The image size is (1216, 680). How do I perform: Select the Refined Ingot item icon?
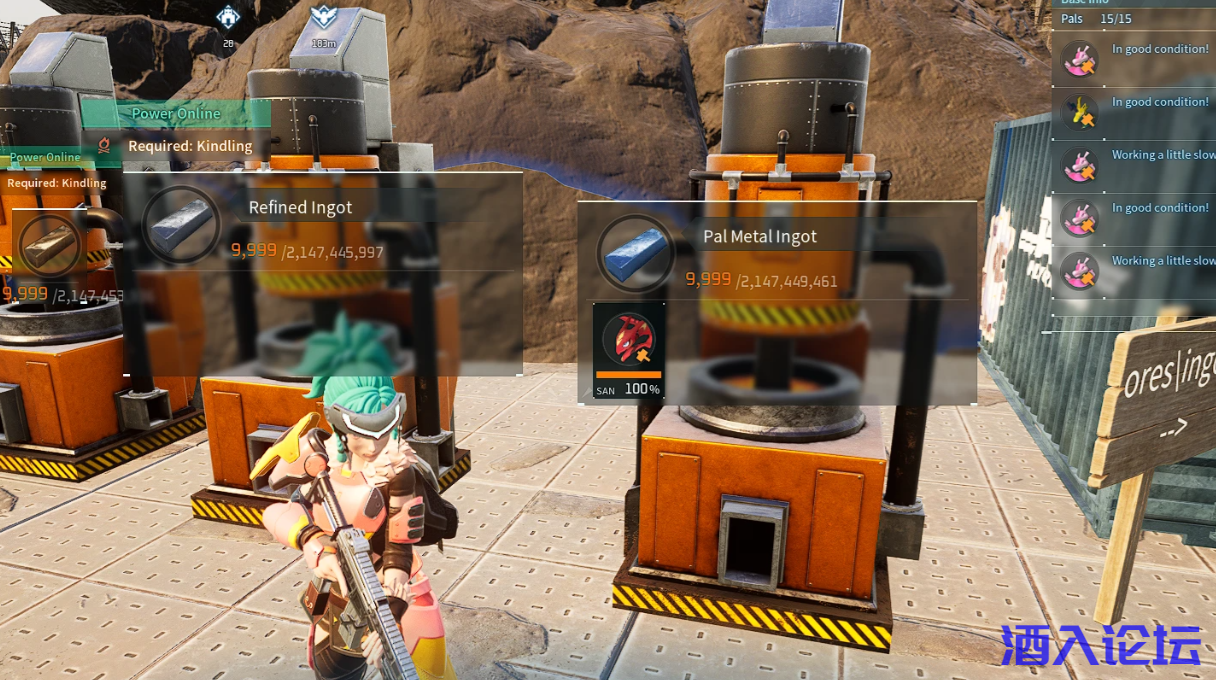(x=181, y=224)
